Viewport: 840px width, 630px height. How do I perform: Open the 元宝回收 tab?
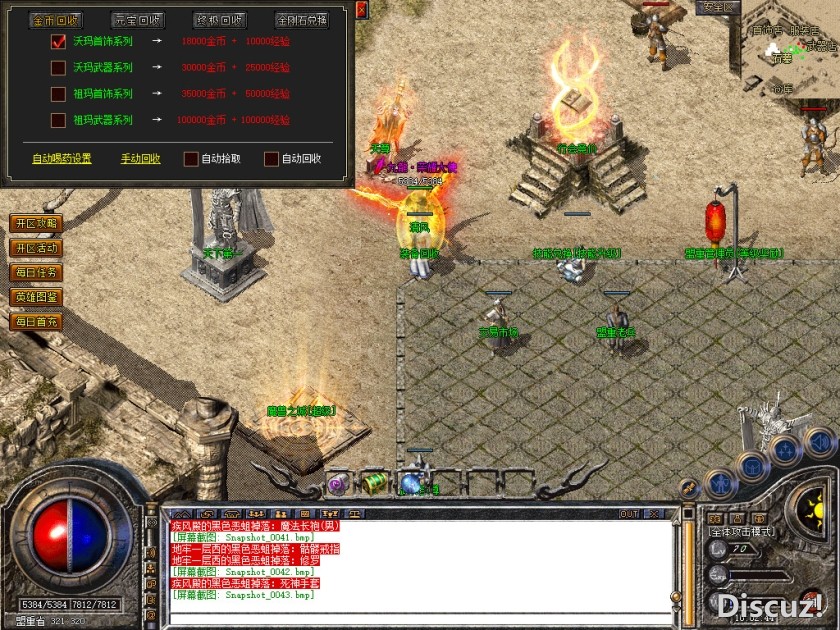(138, 20)
